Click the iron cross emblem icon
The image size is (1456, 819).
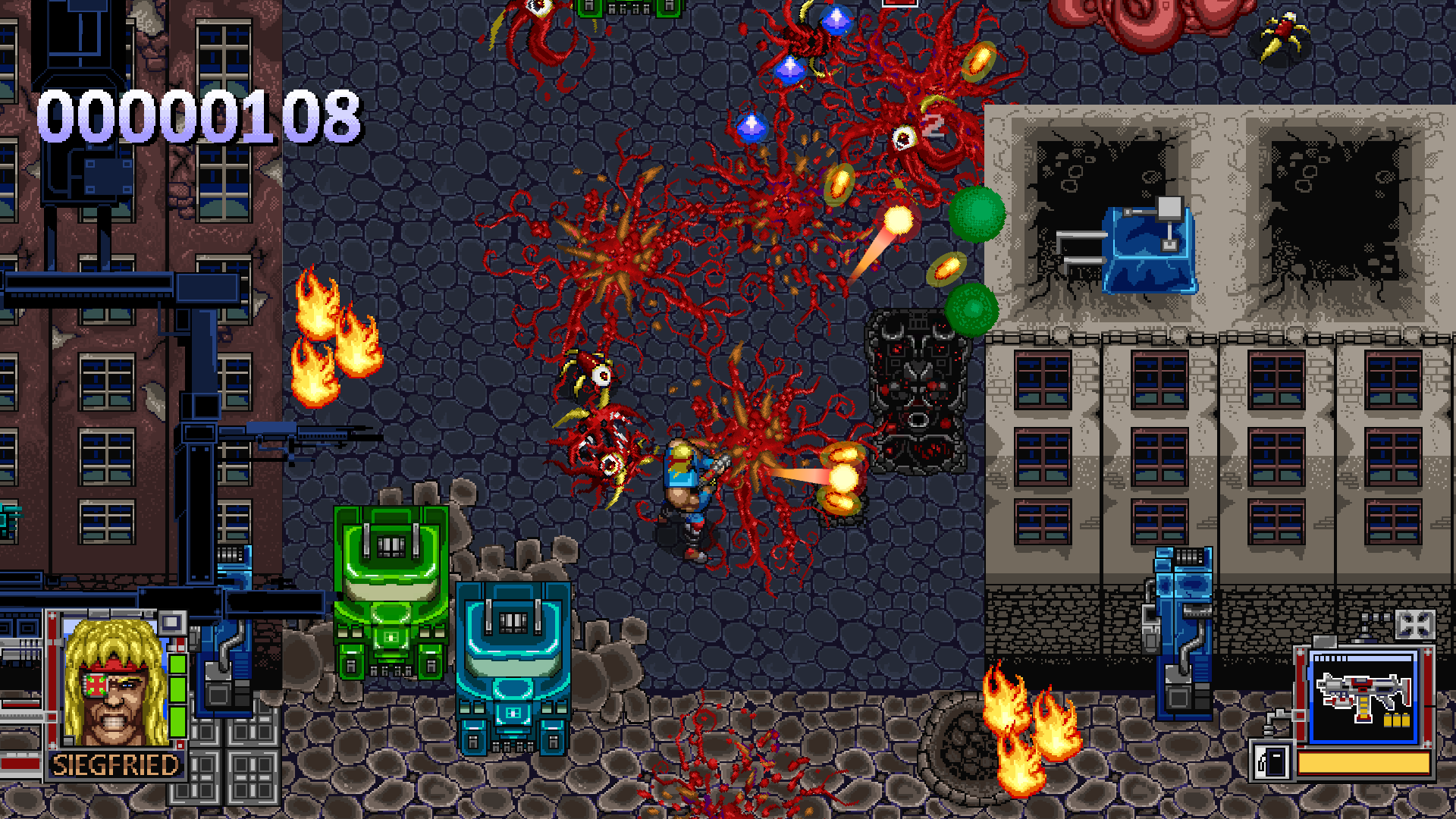pos(1414,625)
